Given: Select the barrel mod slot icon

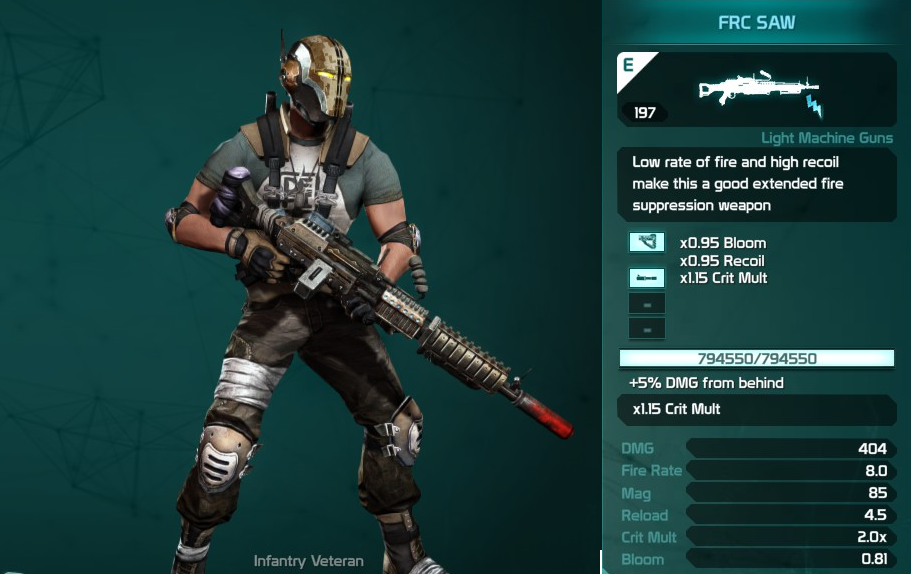Looking at the screenshot, I should (x=646, y=278).
